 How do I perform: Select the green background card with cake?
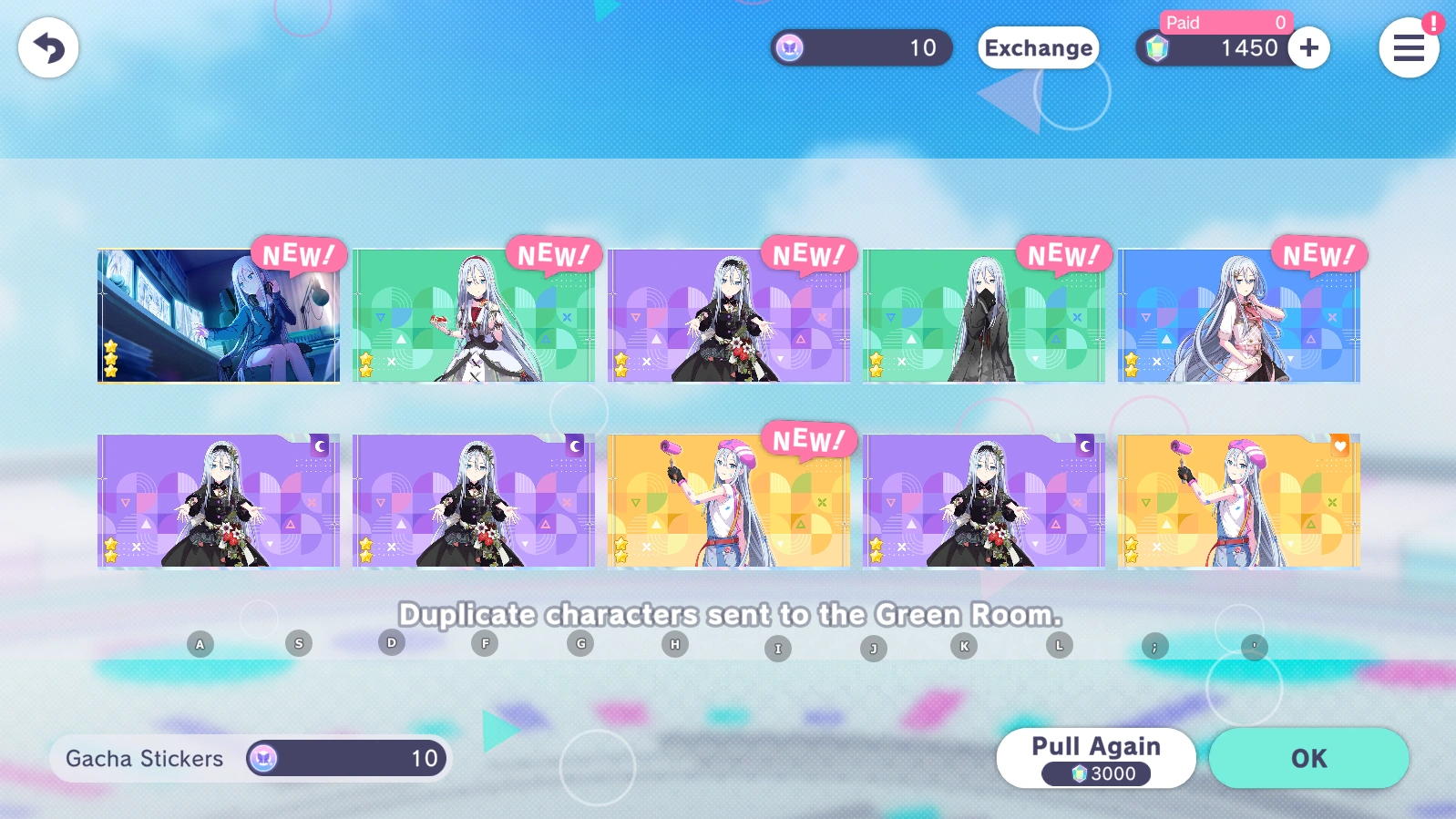click(473, 314)
